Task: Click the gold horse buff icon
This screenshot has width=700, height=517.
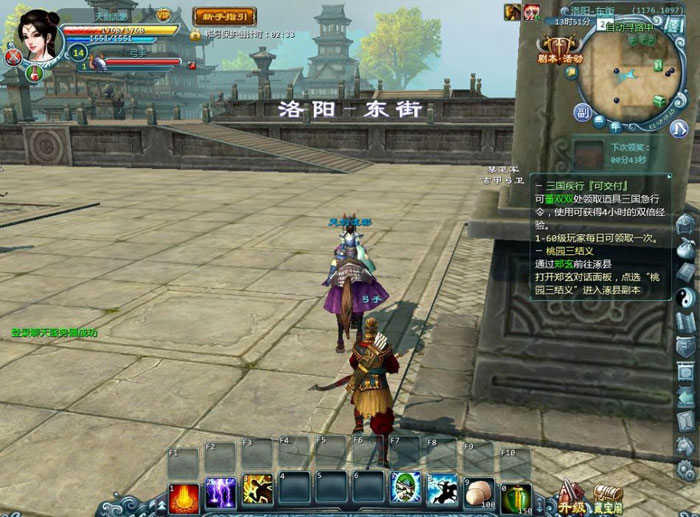Action: click(x=512, y=12)
